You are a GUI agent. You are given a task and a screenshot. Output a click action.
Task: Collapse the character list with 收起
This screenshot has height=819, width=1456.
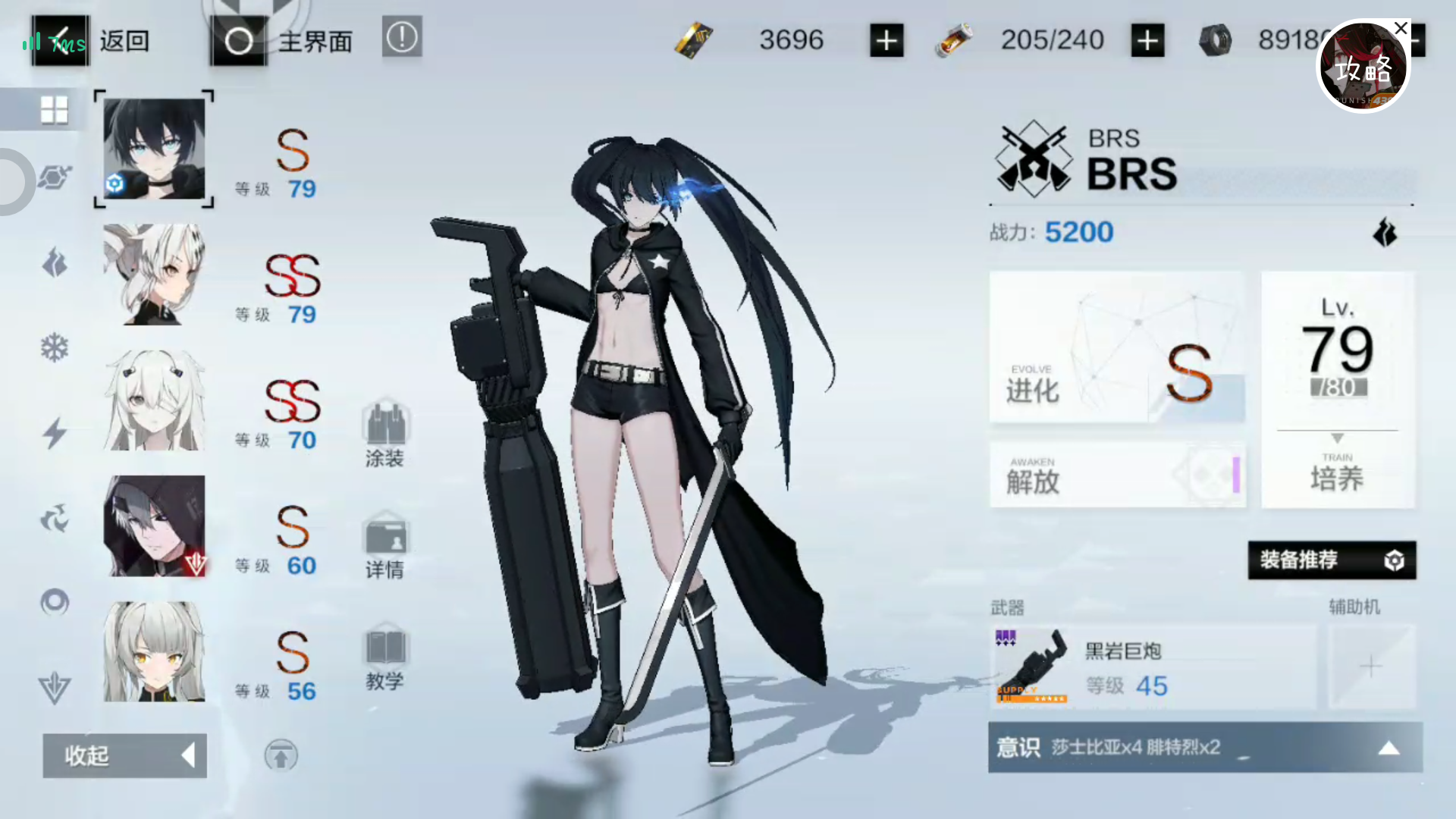[x=124, y=756]
